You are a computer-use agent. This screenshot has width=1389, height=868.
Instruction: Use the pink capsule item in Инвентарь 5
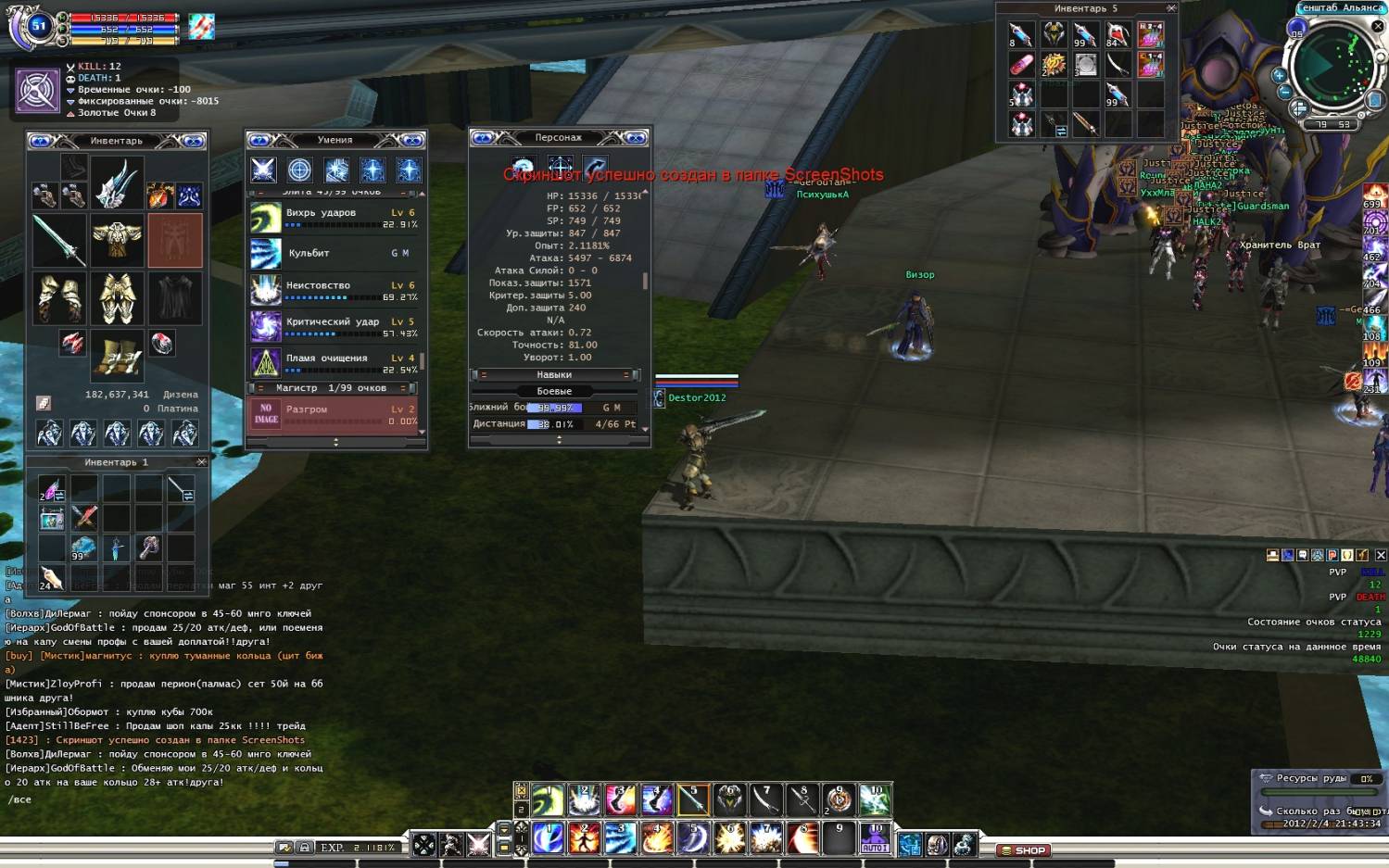coord(1021,65)
